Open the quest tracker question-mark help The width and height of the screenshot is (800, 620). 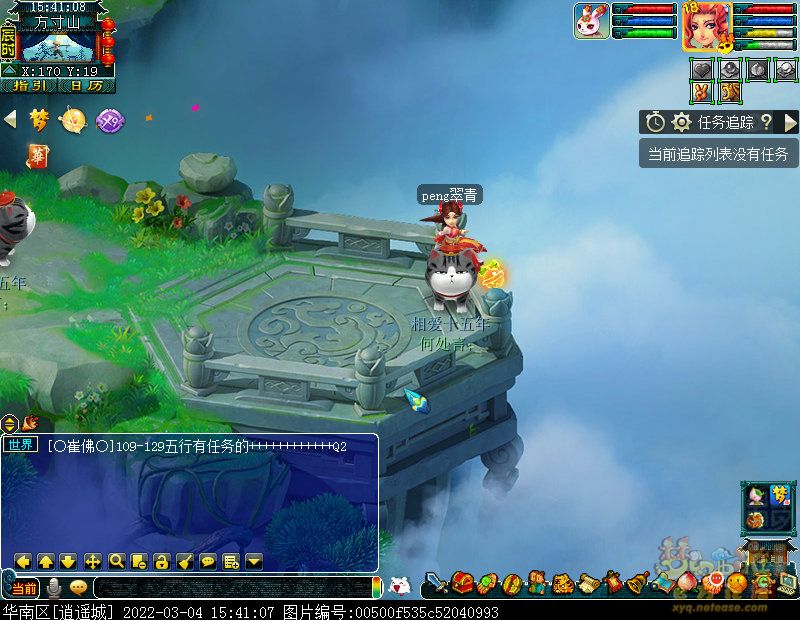[766, 122]
